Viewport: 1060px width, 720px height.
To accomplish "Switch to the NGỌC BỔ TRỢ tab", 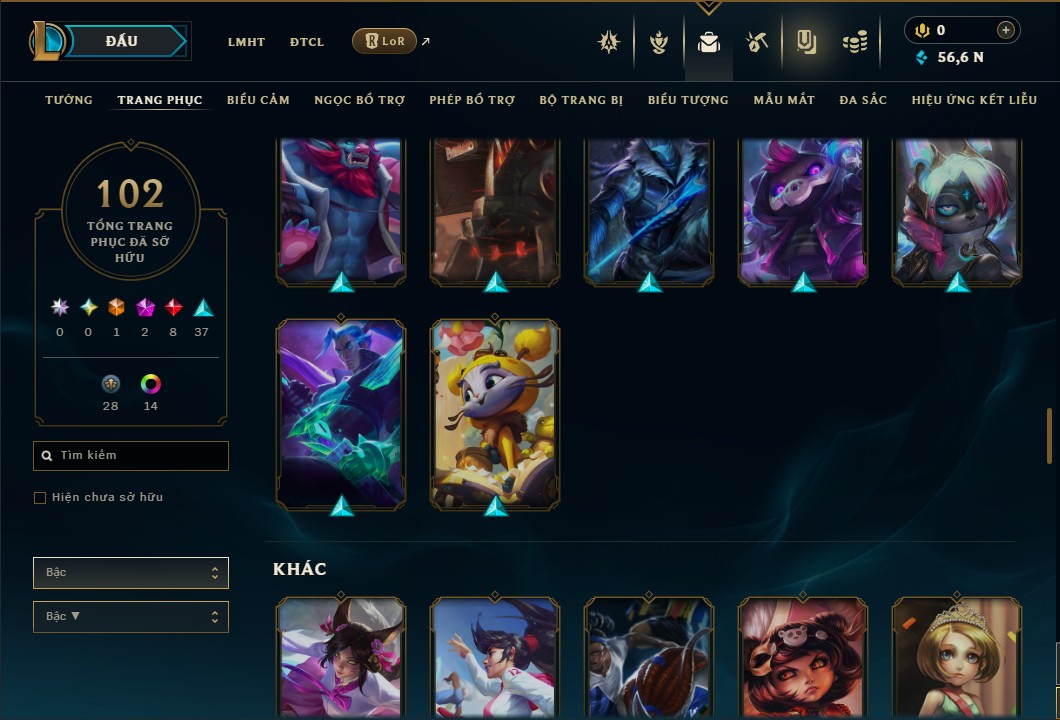I will pyautogui.click(x=359, y=100).
